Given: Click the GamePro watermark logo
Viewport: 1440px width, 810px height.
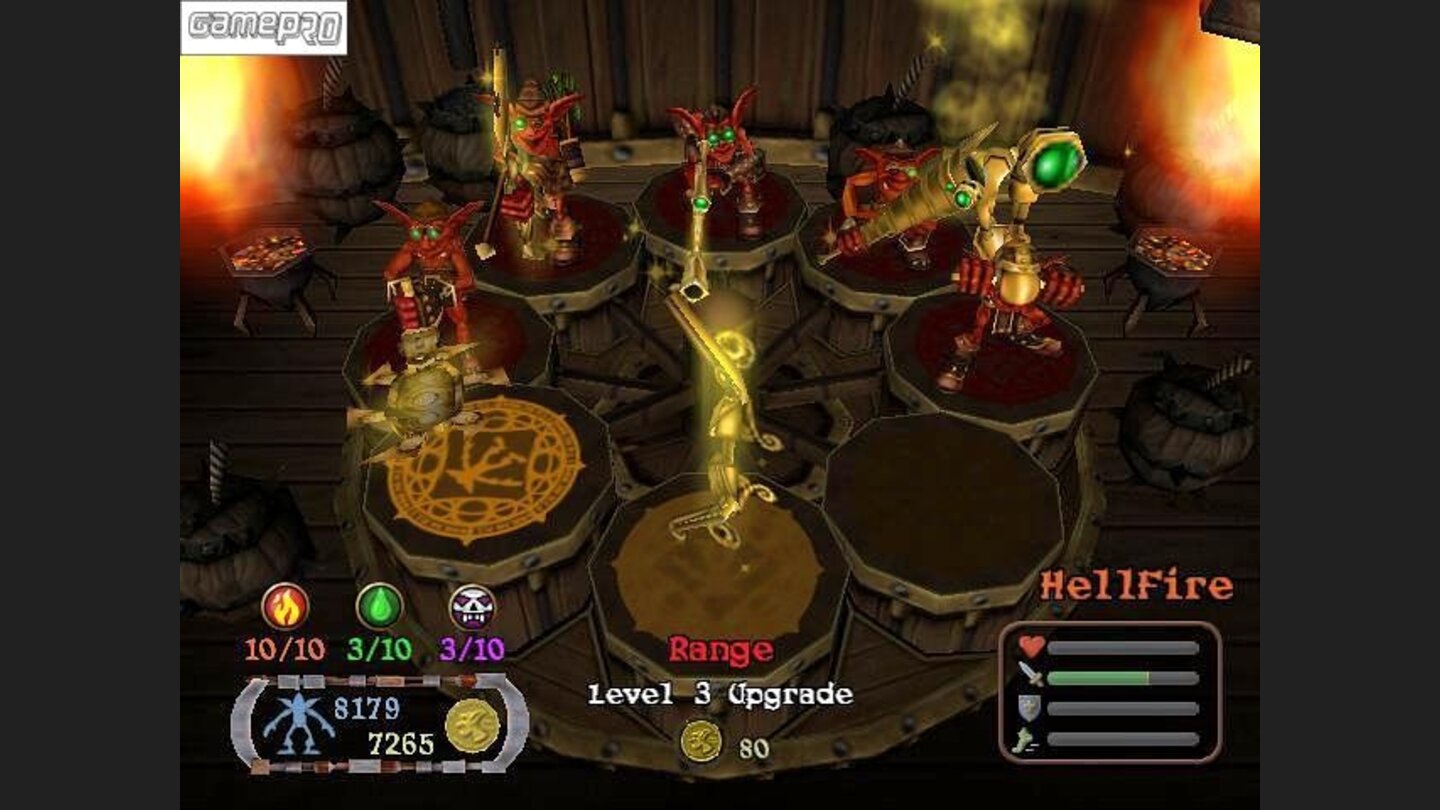Looking at the screenshot, I should [x=264, y=27].
